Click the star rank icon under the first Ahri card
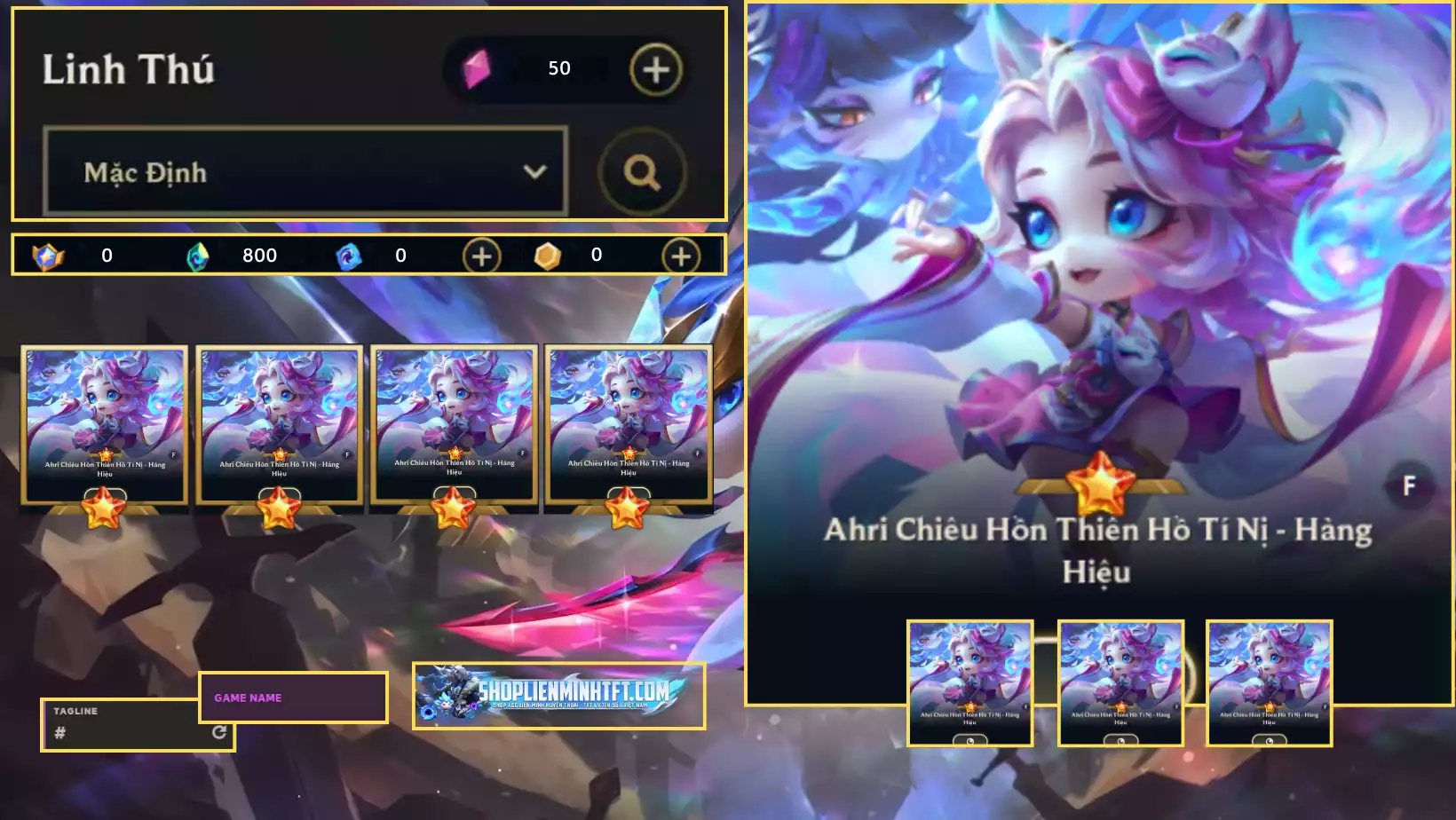1456x820 pixels. (x=104, y=509)
